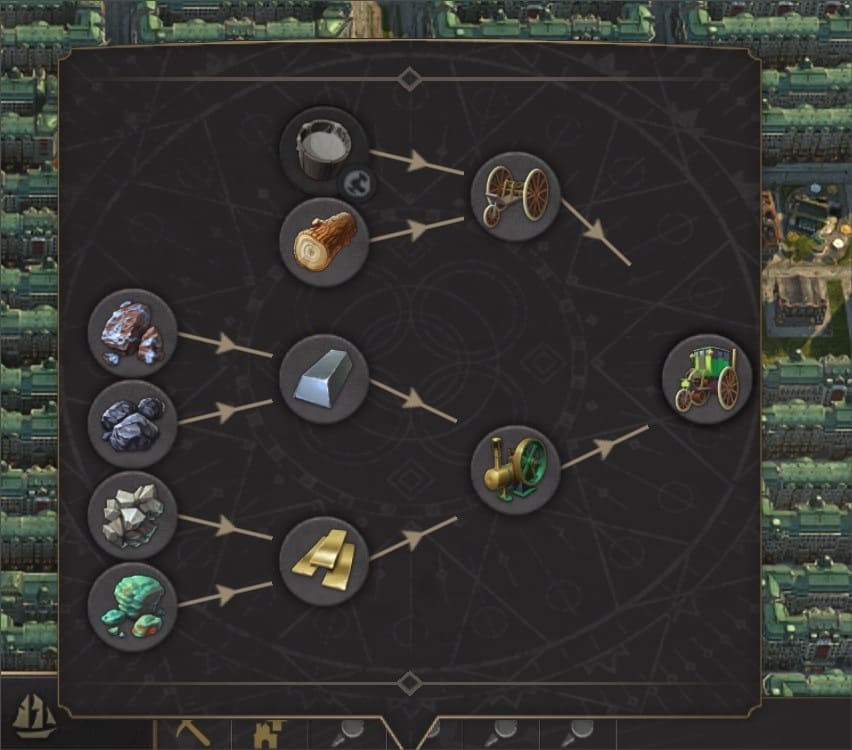
Task: Click the green steam carriage final product
Action: pyautogui.click(x=707, y=379)
